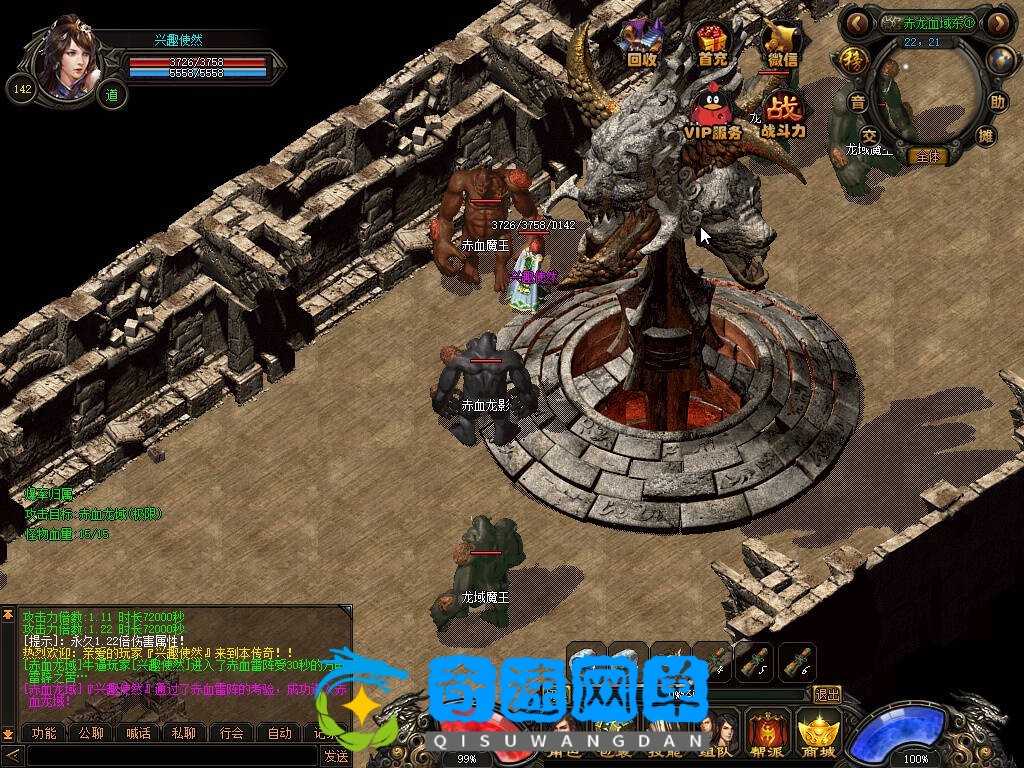Switch to the 公聊 chat tab
The image size is (1024, 768).
(x=91, y=733)
